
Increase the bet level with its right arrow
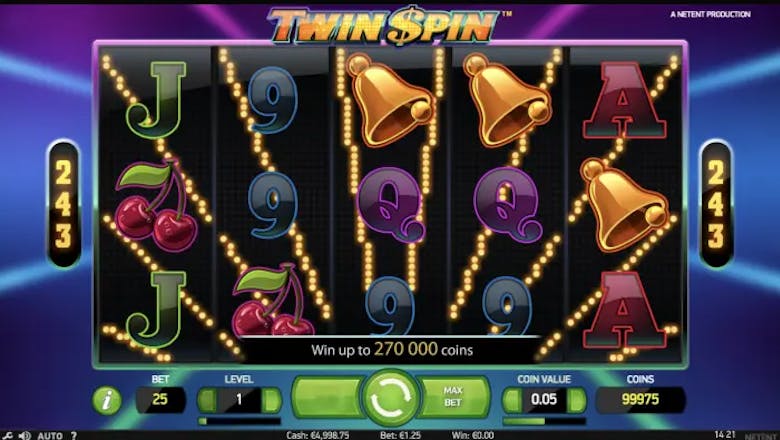coord(270,400)
